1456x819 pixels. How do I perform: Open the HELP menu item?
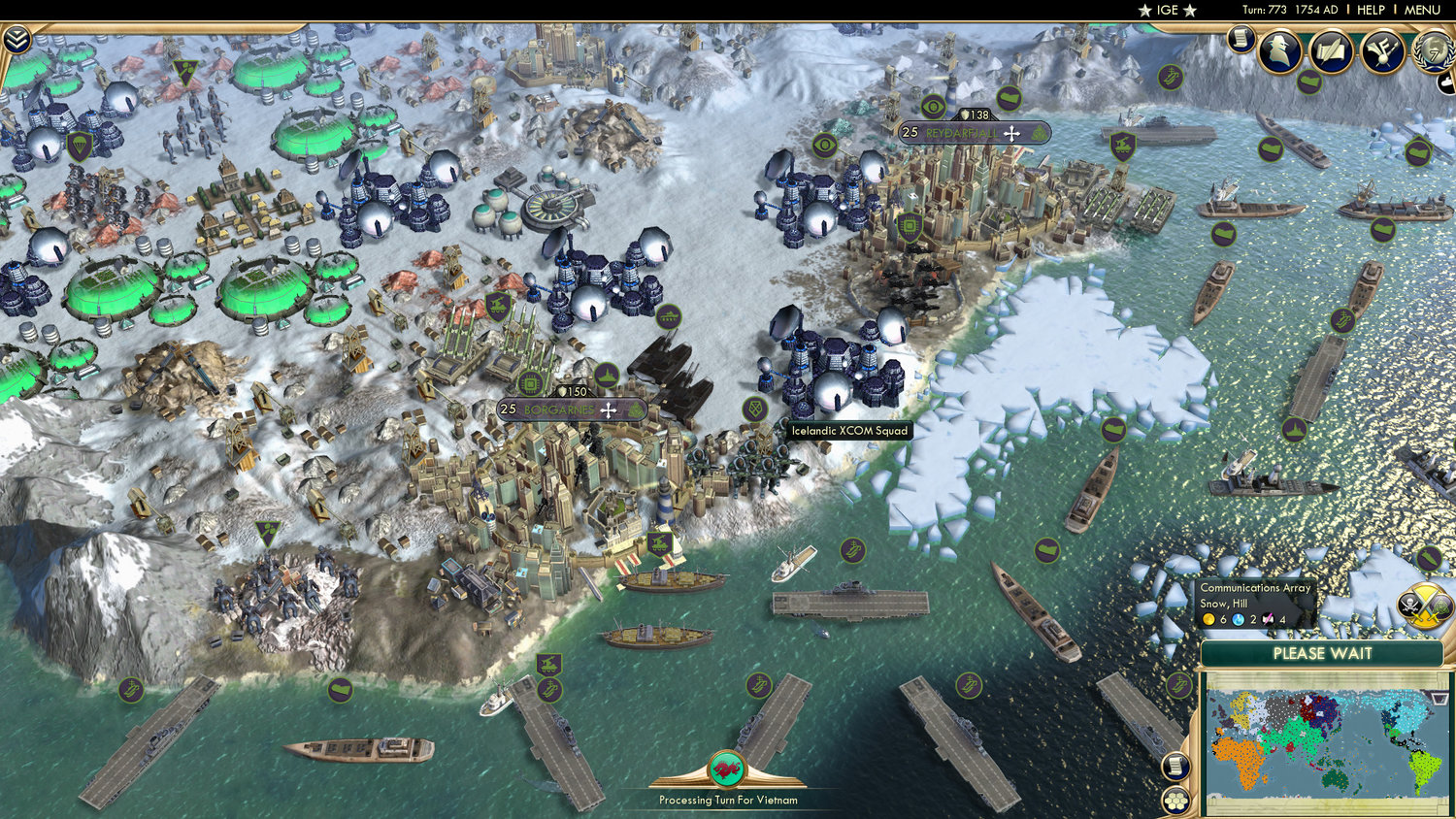coord(1372,10)
